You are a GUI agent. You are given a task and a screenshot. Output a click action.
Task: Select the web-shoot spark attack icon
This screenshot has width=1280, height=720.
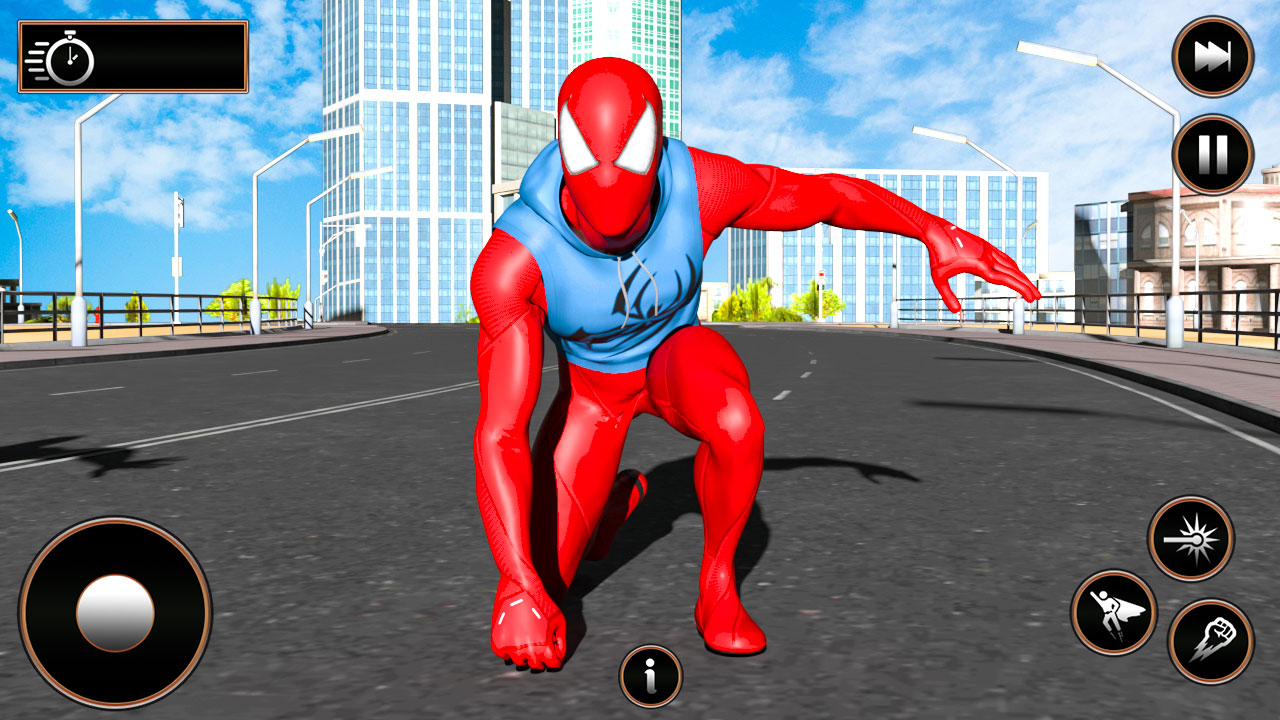(x=1192, y=539)
